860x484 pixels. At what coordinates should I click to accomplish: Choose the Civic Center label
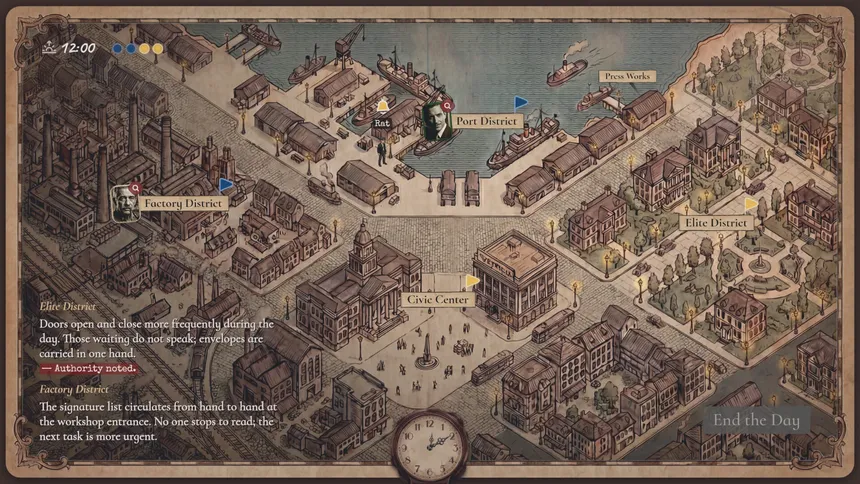click(437, 299)
